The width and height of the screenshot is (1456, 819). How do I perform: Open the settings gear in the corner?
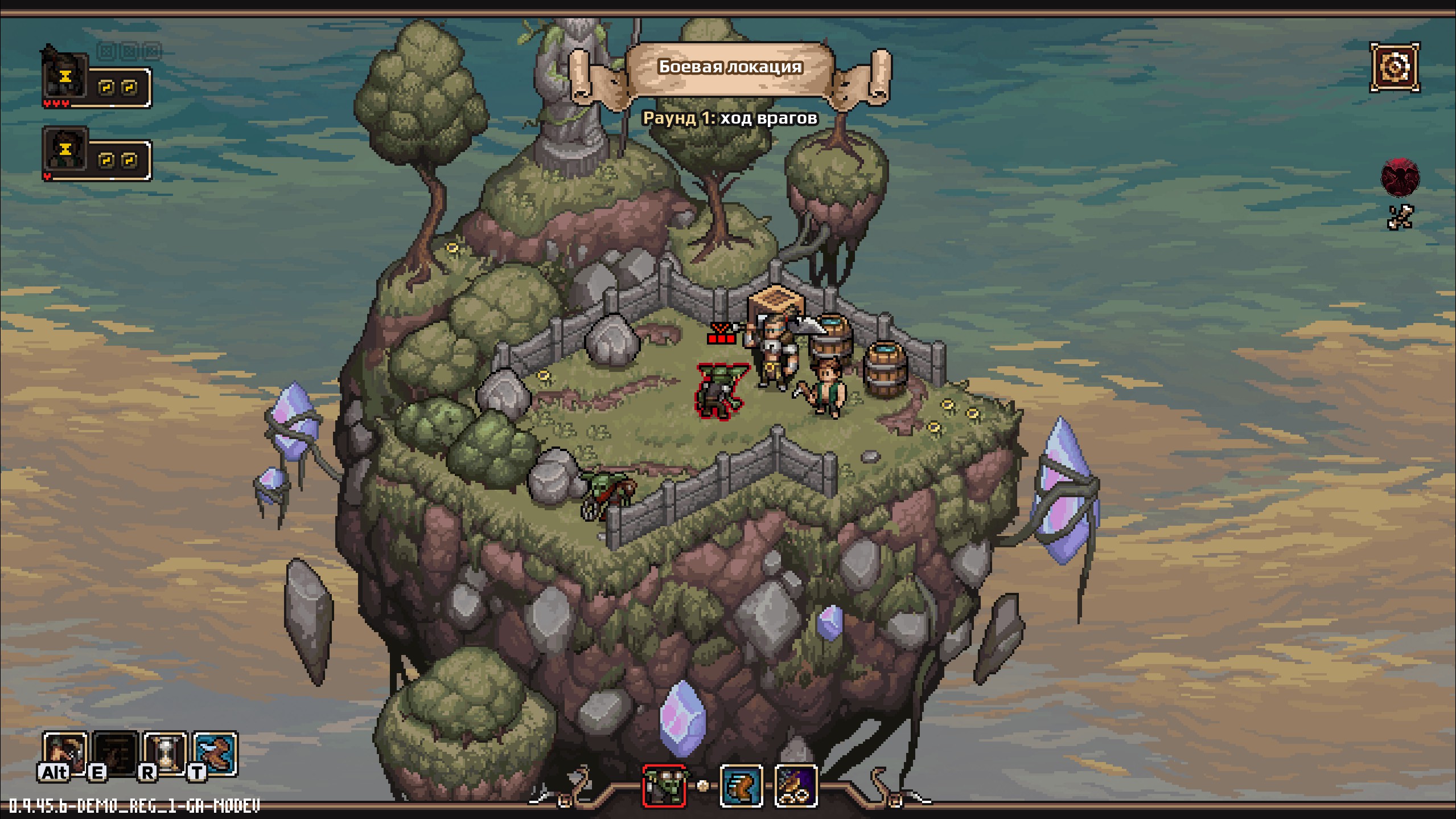click(1394, 67)
